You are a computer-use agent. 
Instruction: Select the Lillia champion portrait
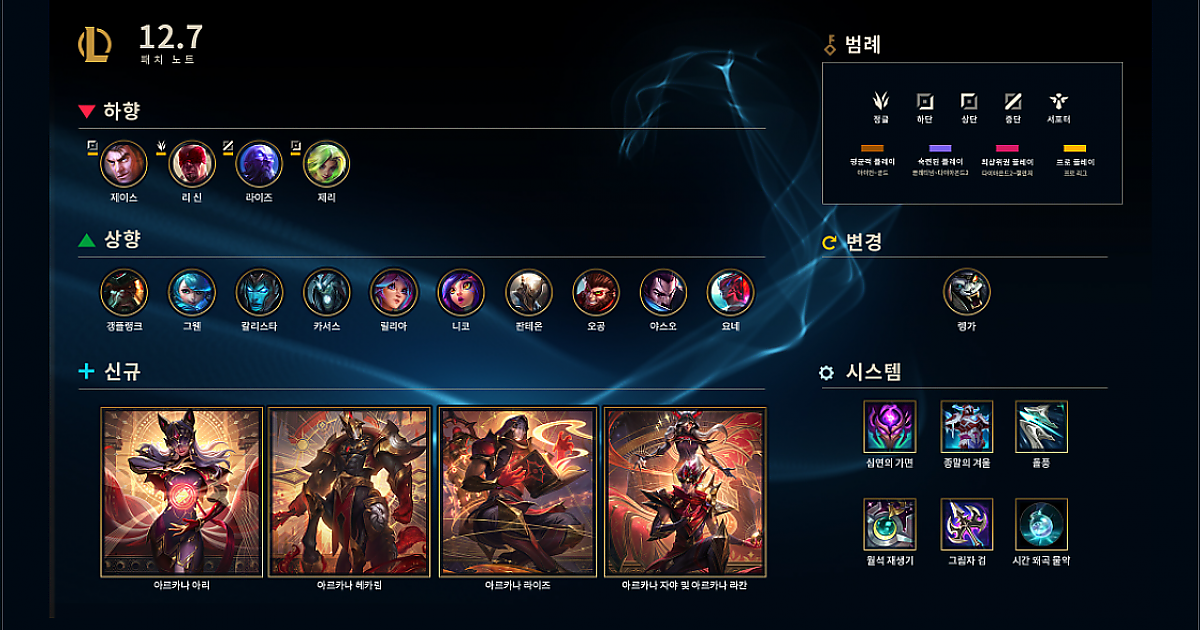[393, 292]
